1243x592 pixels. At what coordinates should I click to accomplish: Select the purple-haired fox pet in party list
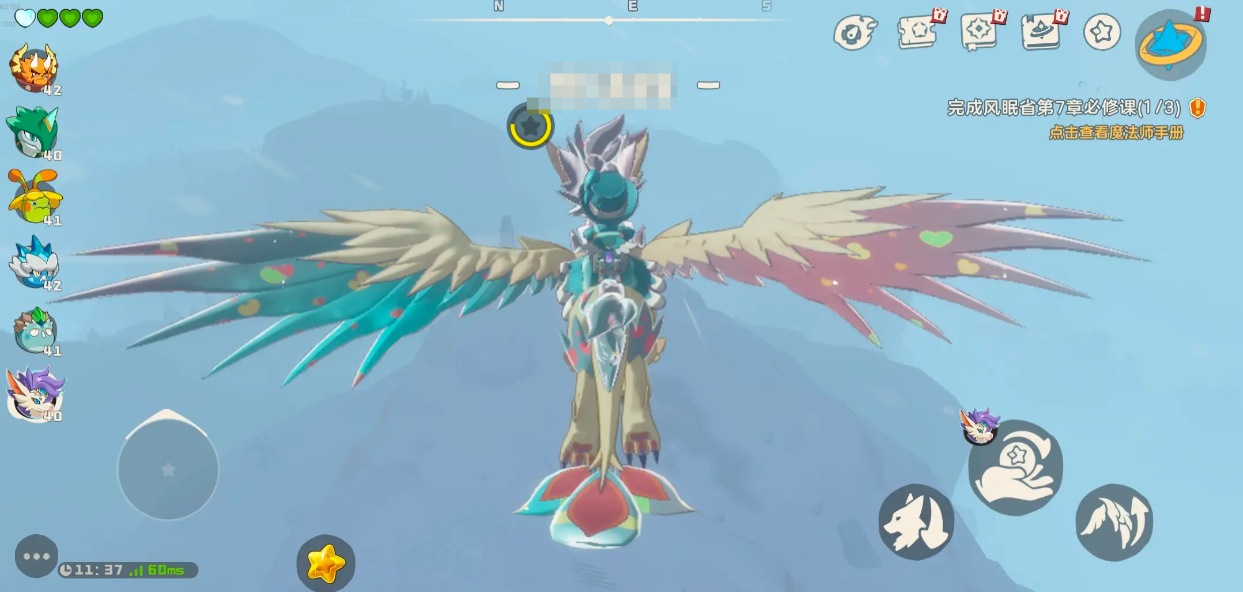coord(35,394)
